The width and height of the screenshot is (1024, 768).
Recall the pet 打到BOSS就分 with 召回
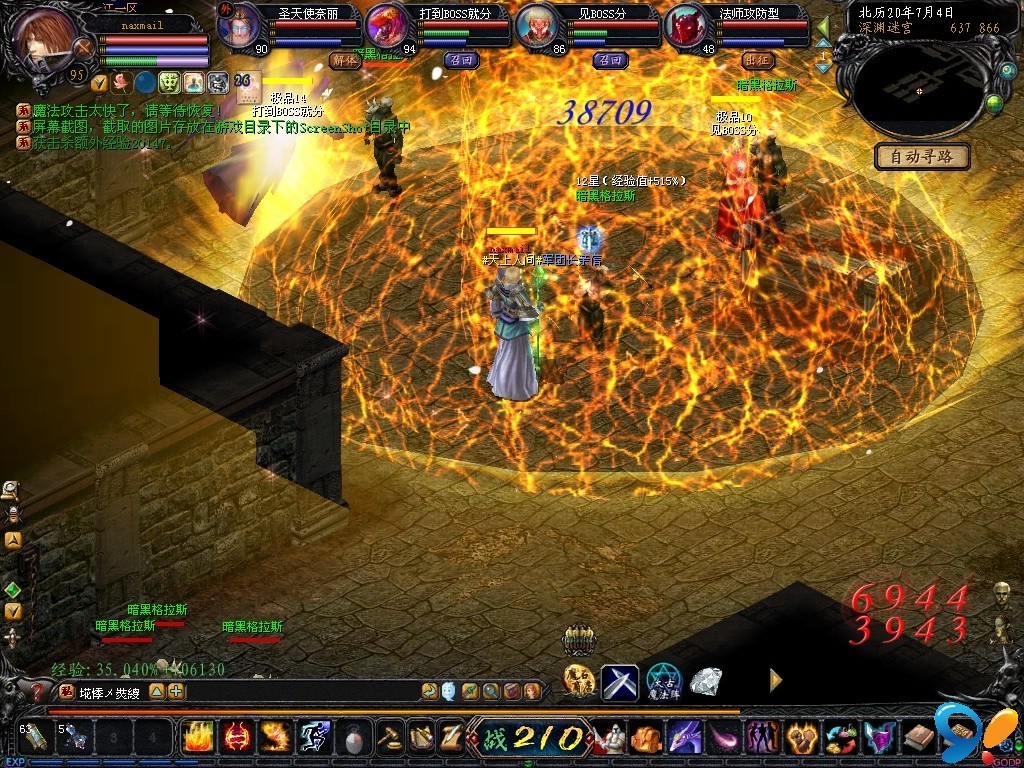[460, 60]
